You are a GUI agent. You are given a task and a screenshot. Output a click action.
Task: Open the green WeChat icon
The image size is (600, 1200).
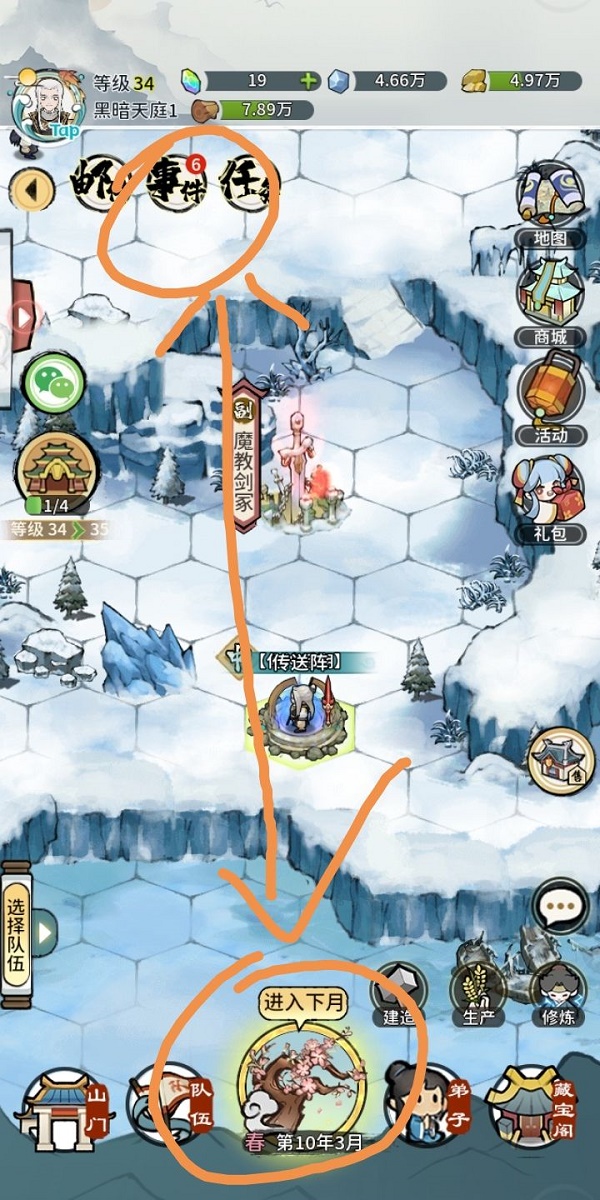coord(55,381)
